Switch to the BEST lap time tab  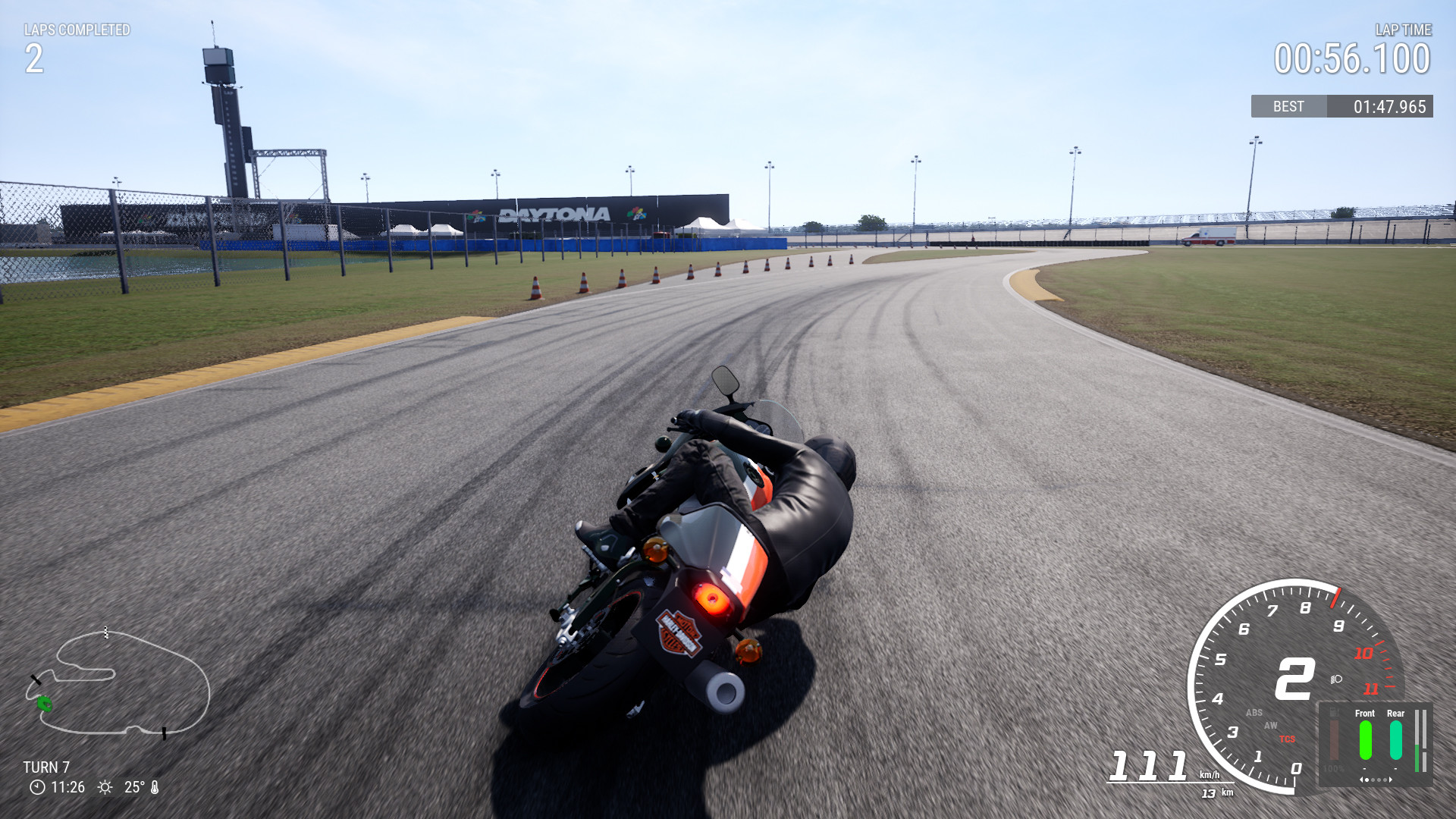coord(1288,107)
